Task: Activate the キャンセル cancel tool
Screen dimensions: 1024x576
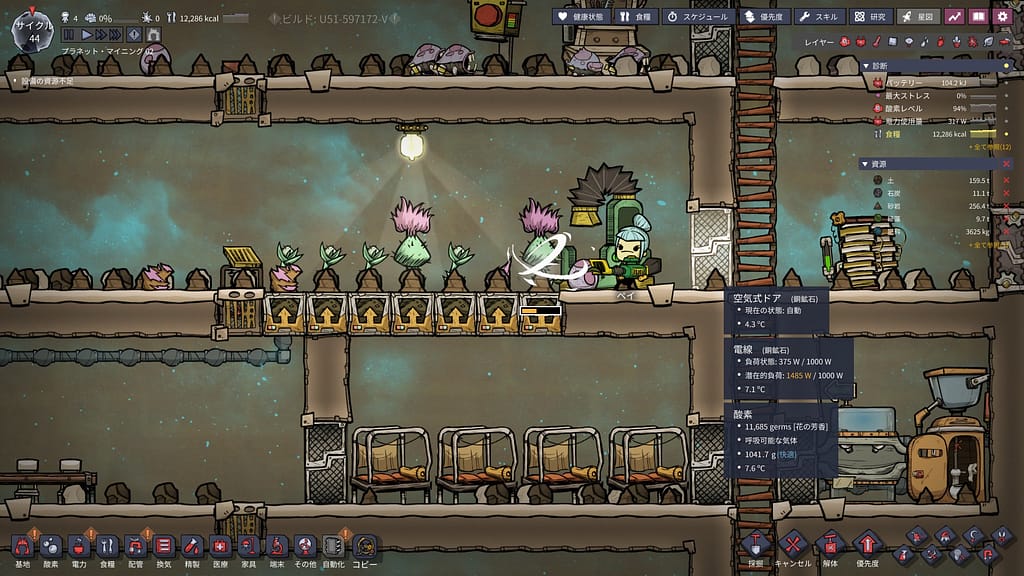Action: 792,547
